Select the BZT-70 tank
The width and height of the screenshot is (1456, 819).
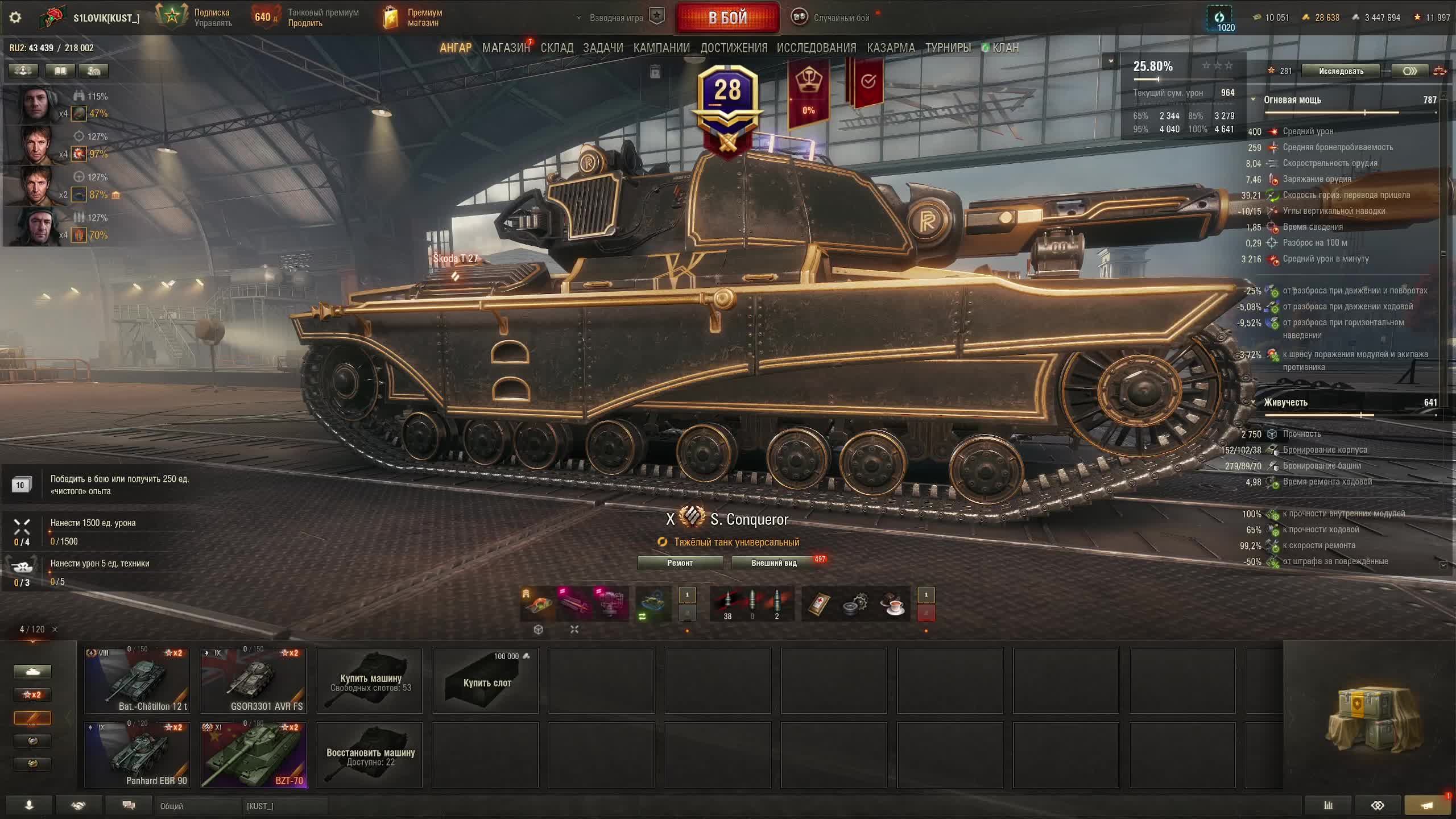253,755
